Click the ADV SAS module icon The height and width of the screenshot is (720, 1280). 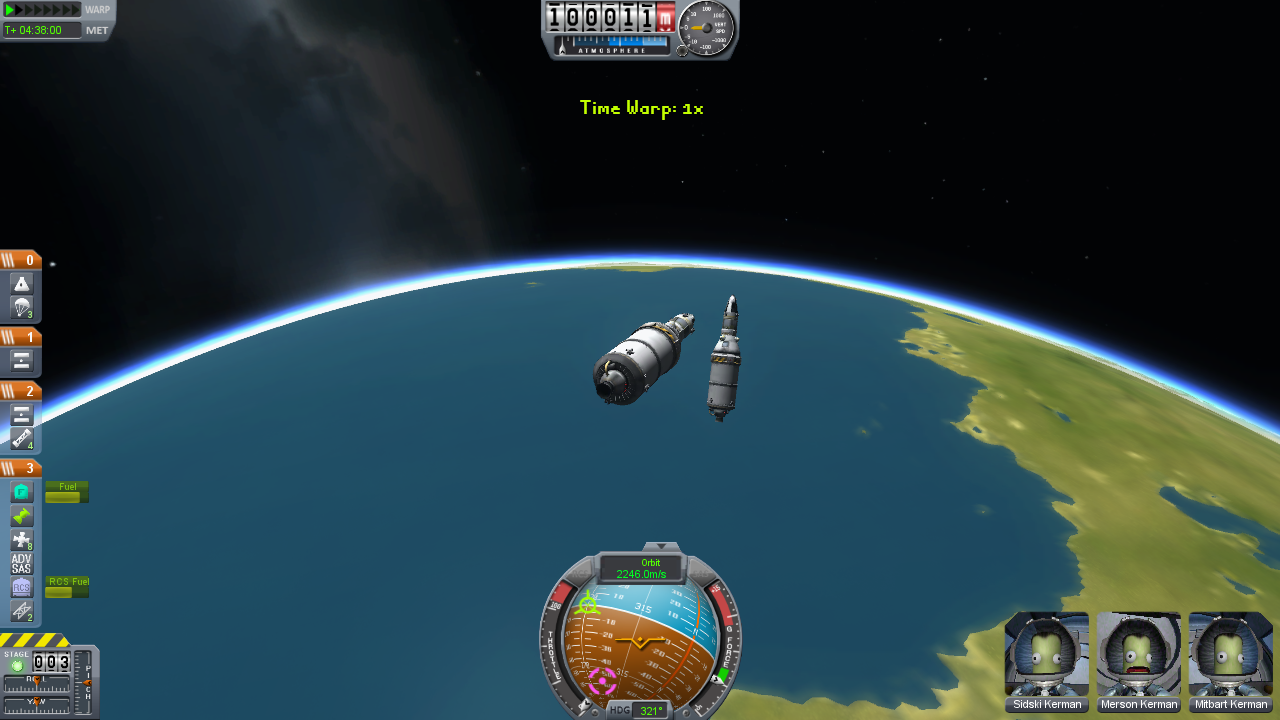[22, 564]
